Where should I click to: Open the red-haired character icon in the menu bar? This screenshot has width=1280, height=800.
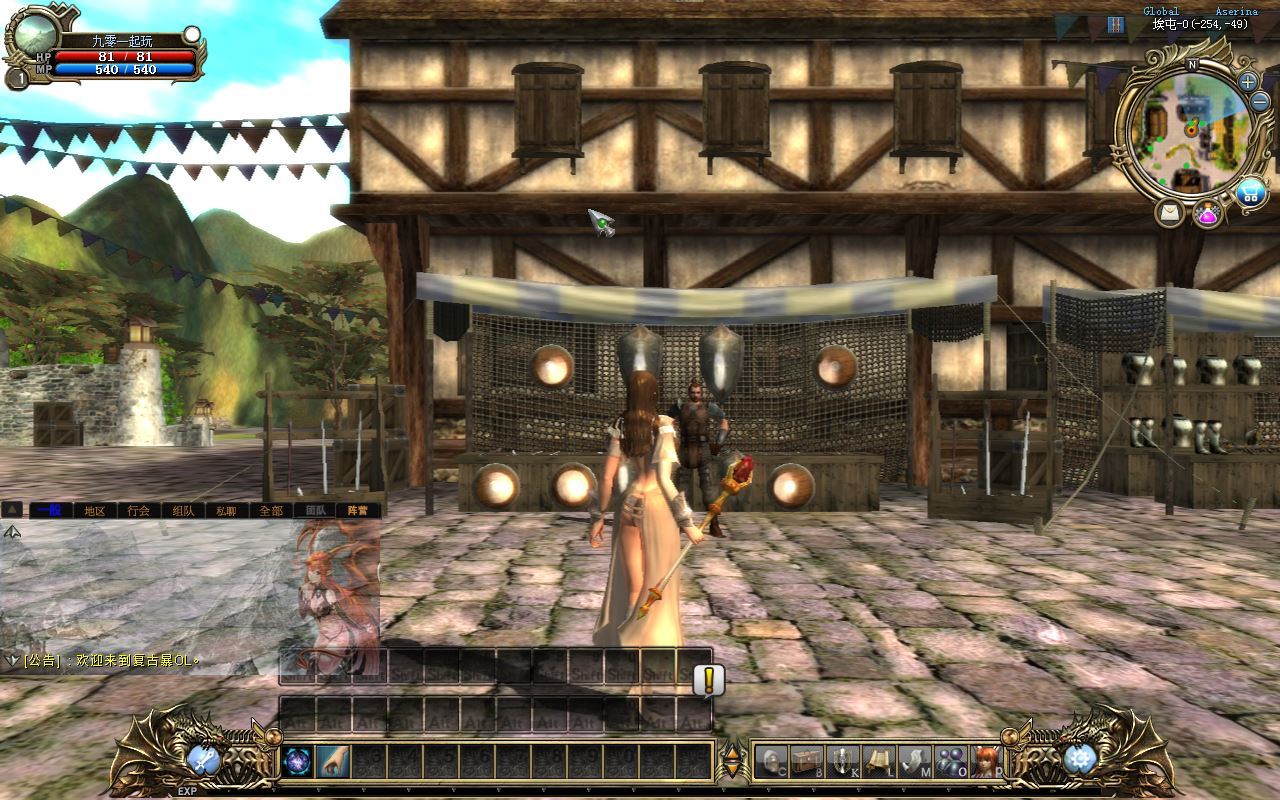(x=985, y=761)
